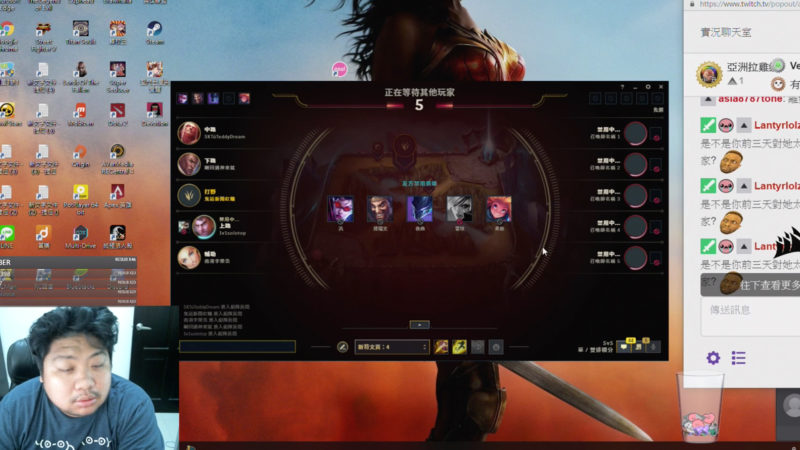Select the support teammate row
800x450 pixels.
pos(225,257)
